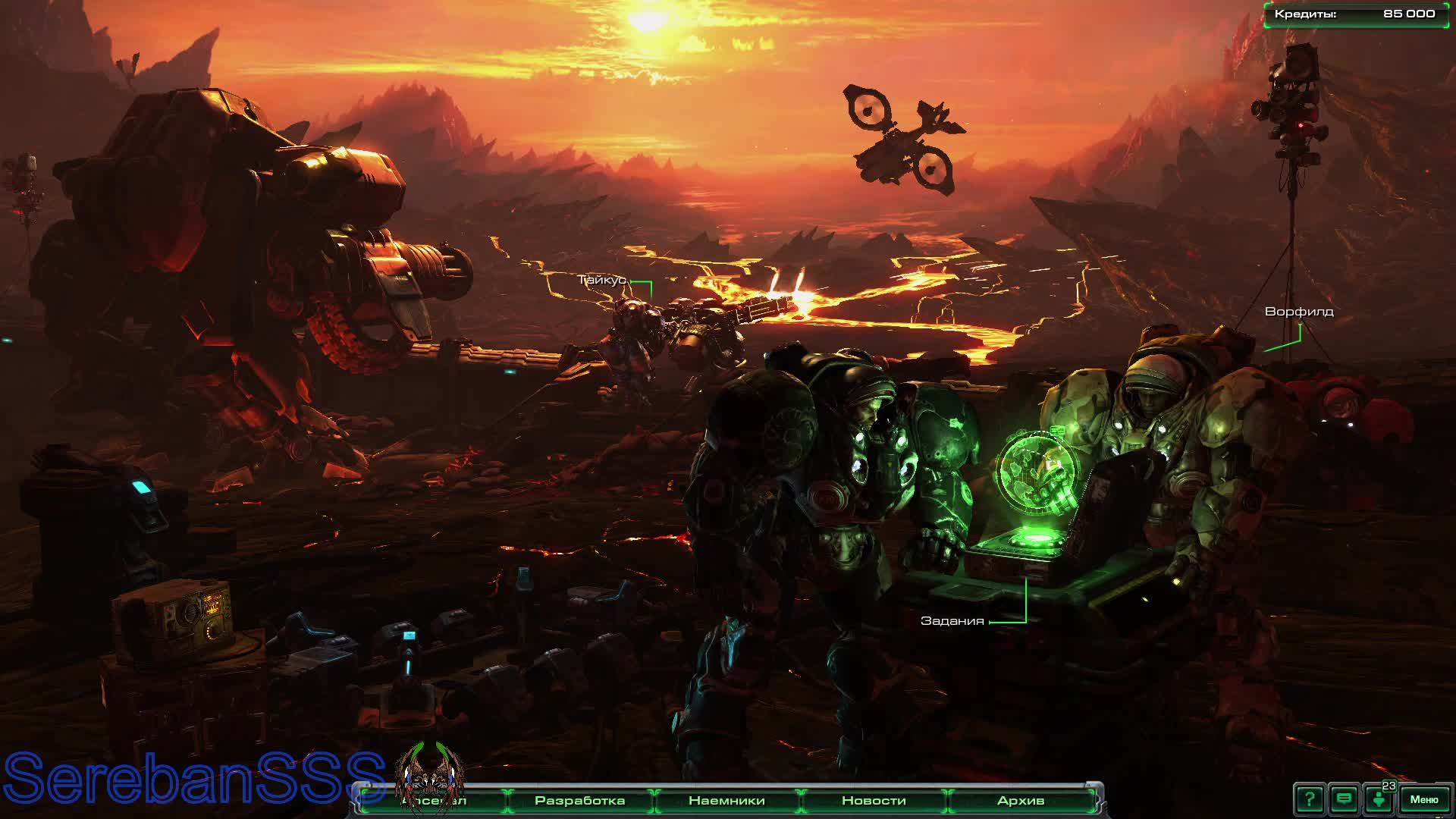This screenshot has height=819, width=1456.
Task: Open the achievements icon with 23 badge
Action: 1379,799
